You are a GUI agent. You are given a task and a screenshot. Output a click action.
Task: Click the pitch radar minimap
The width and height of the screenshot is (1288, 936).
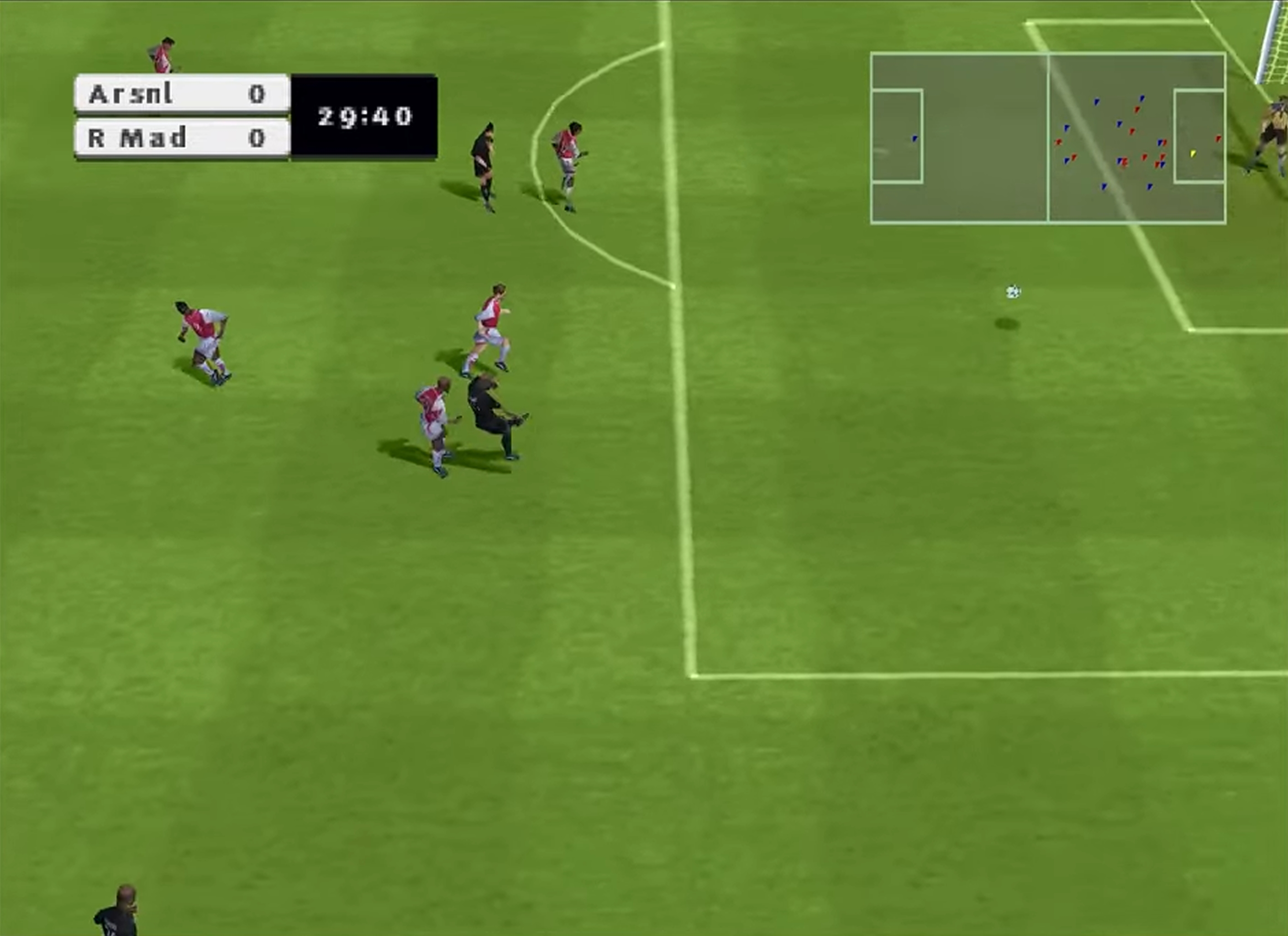(1048, 138)
